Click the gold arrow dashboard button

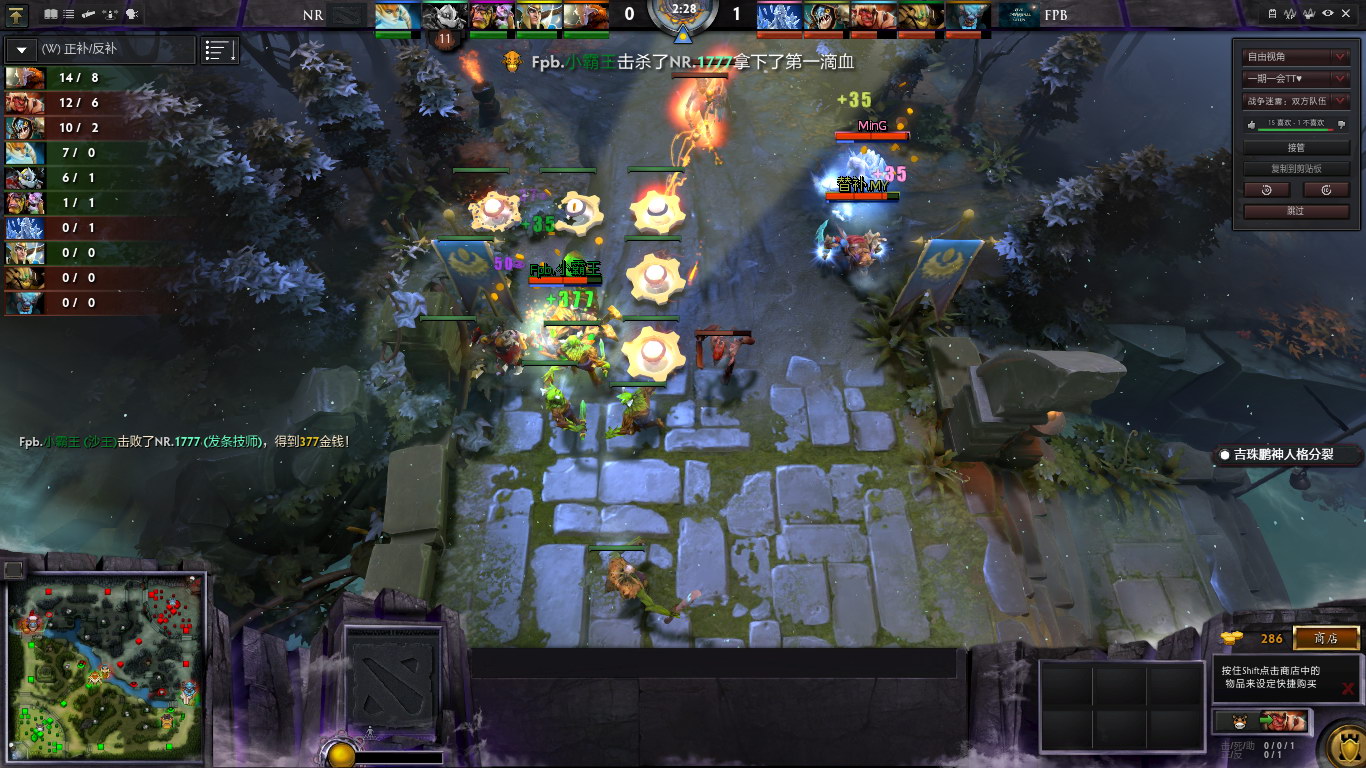coord(17,15)
